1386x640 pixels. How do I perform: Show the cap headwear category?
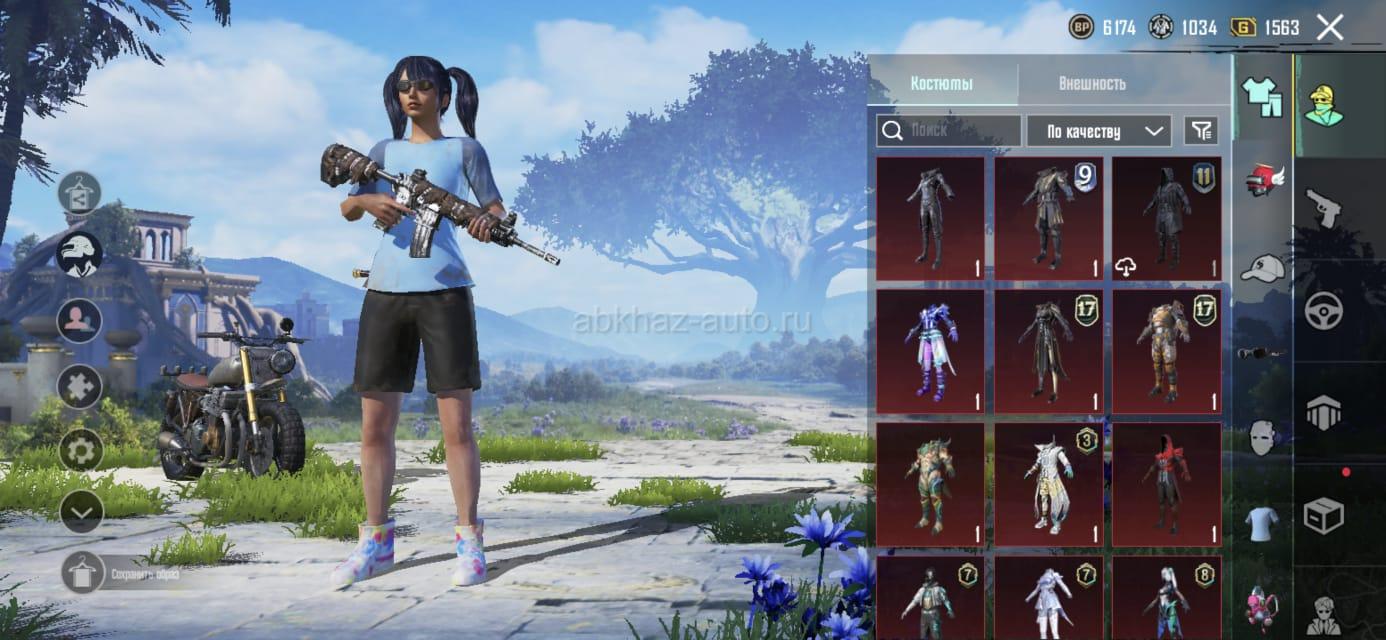point(1263,267)
